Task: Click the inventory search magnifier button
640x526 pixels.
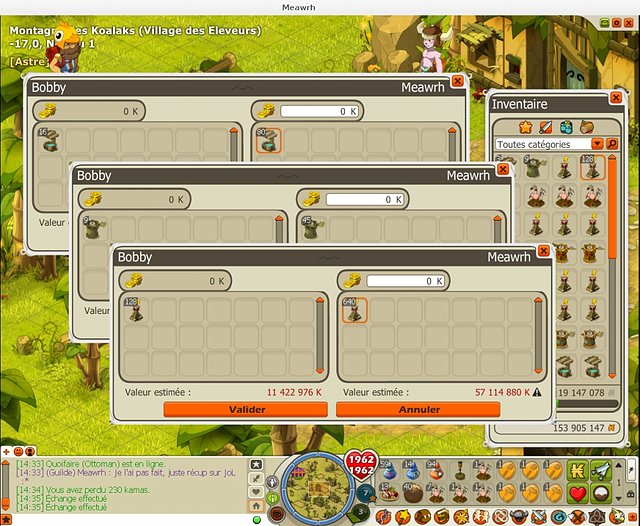Action: pos(611,144)
